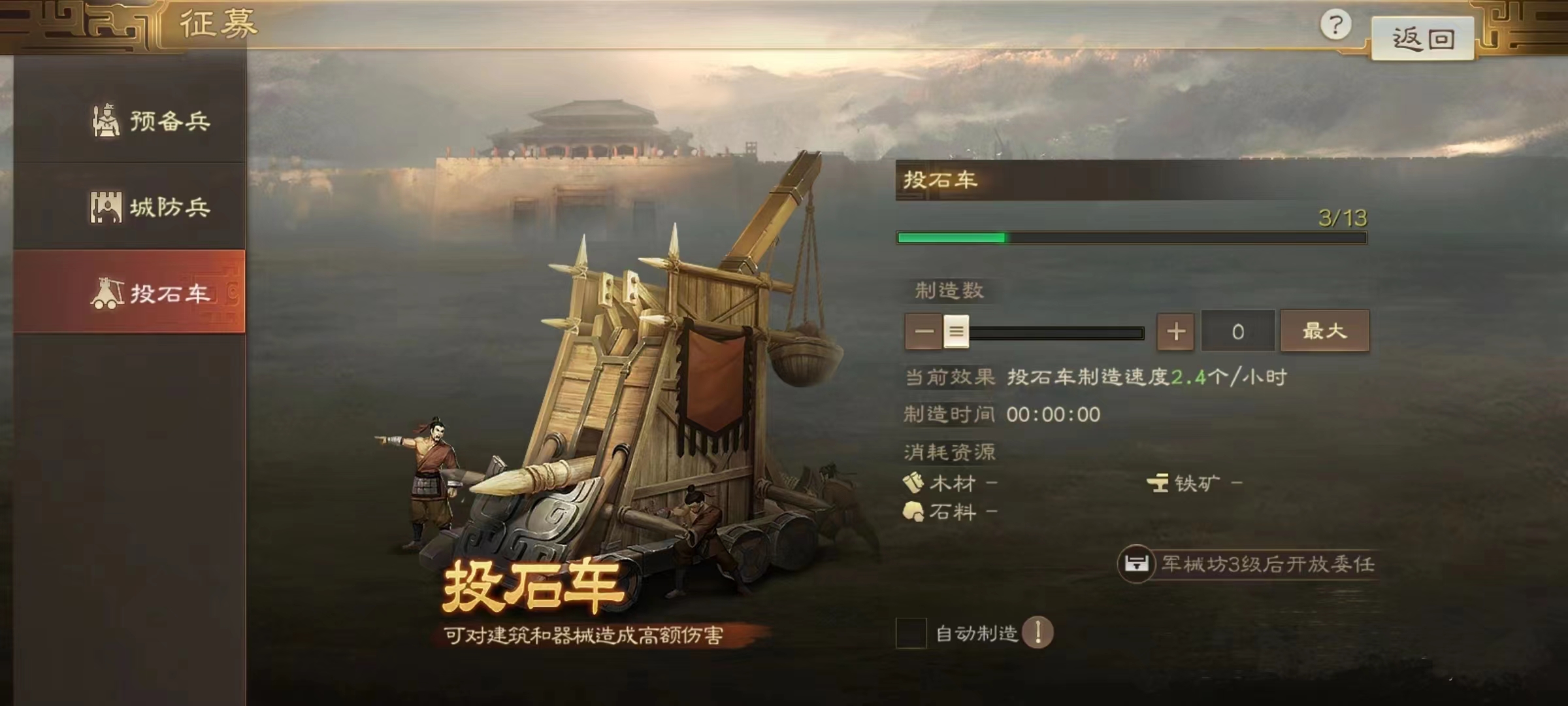
Task: Open the 预备兵 category tab
Action: 150,120
